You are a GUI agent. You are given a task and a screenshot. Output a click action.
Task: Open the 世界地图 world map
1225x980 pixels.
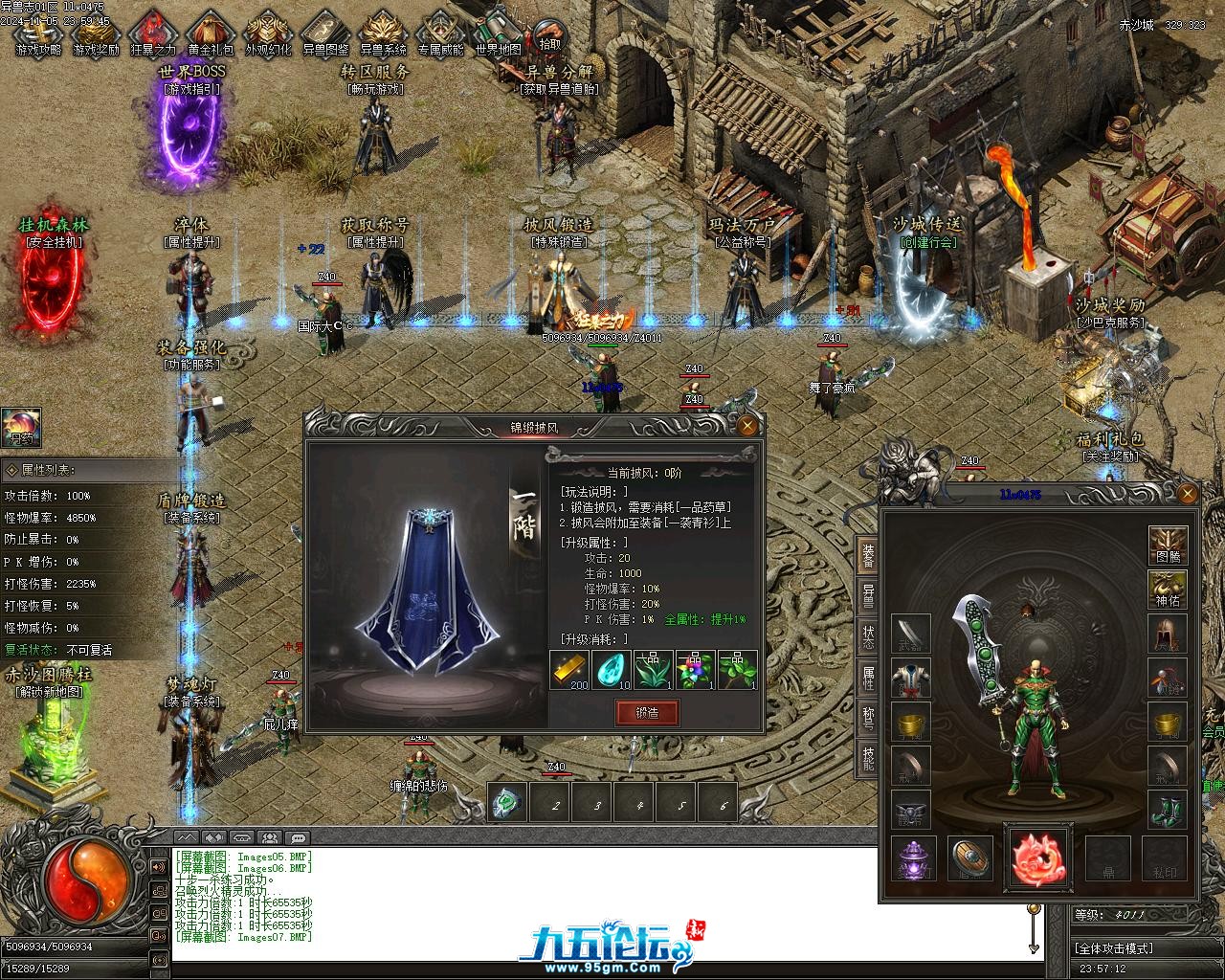click(499, 34)
